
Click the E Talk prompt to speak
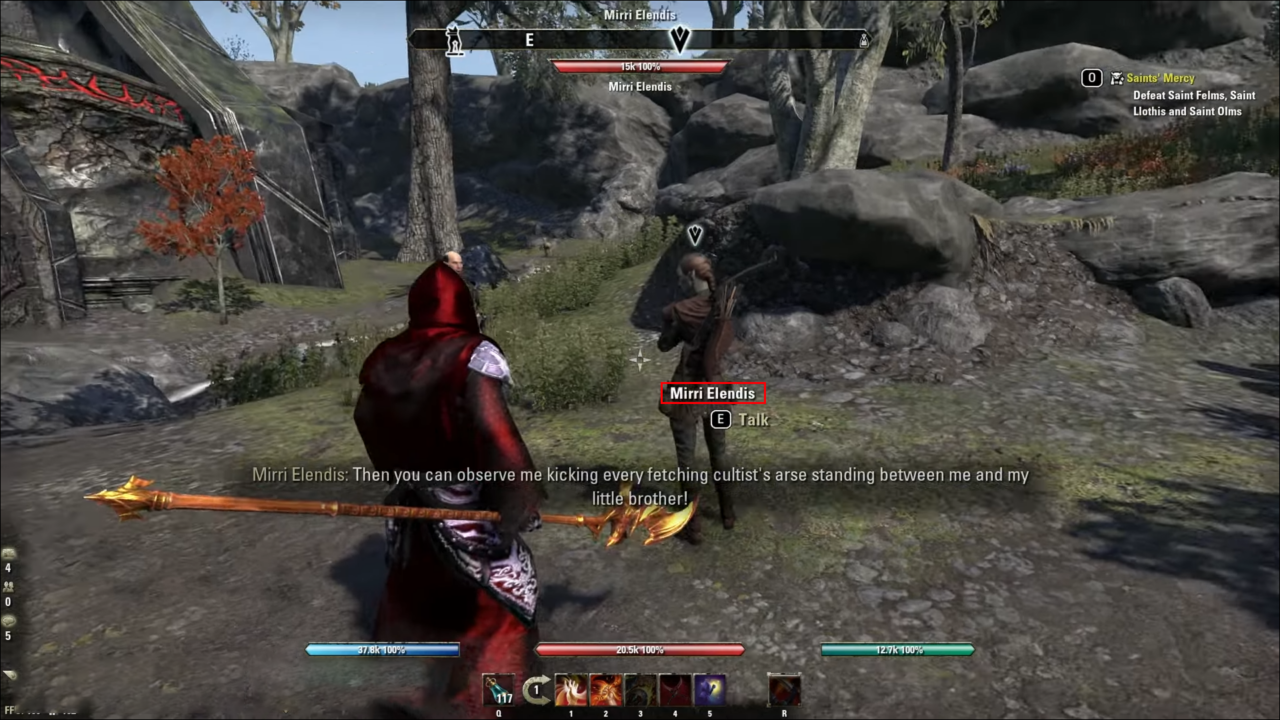tap(739, 420)
